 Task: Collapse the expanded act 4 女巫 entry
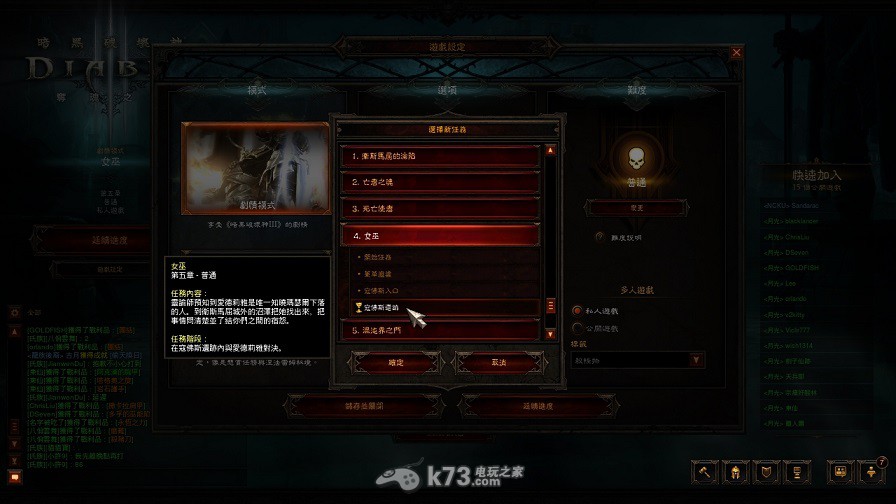(x=441, y=235)
